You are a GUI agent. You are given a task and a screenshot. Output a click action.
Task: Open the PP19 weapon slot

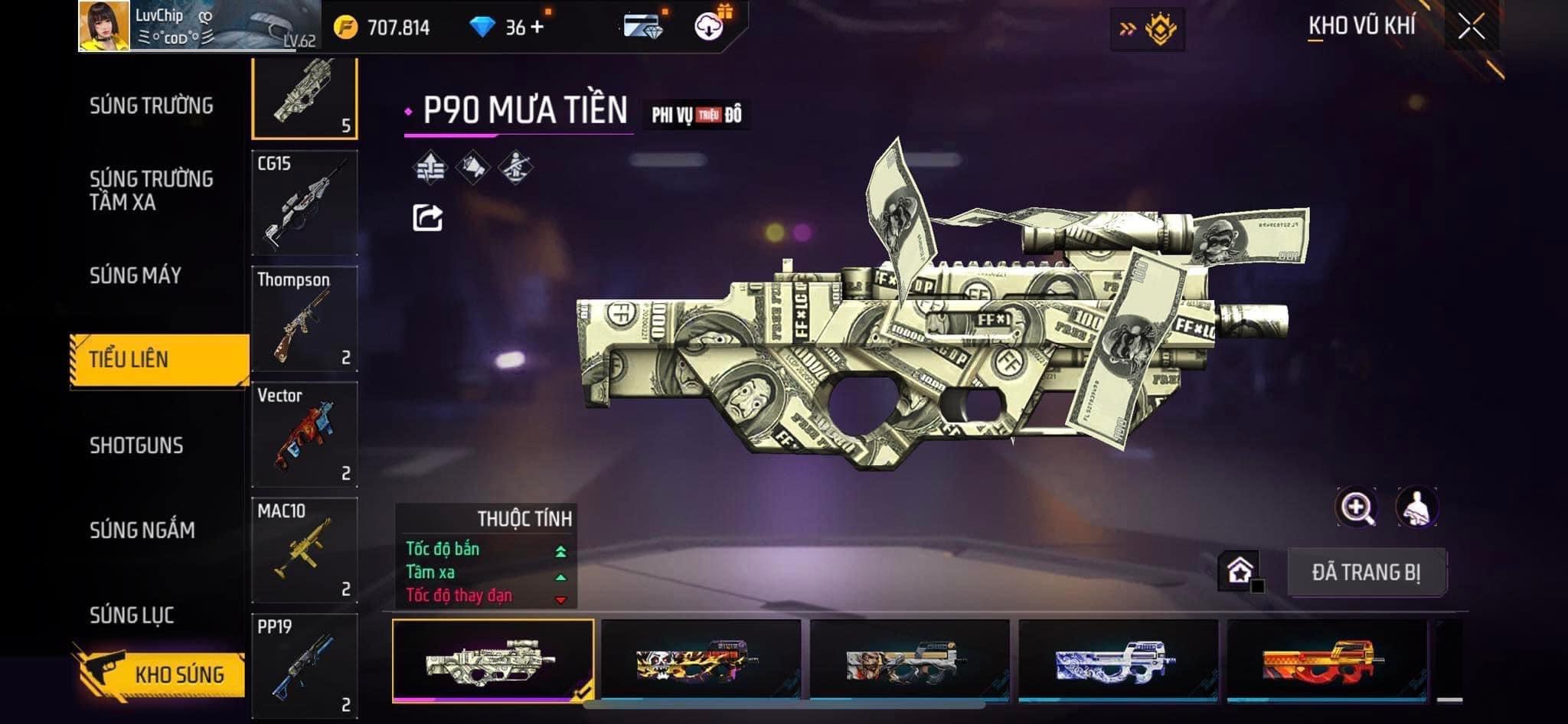(305, 664)
